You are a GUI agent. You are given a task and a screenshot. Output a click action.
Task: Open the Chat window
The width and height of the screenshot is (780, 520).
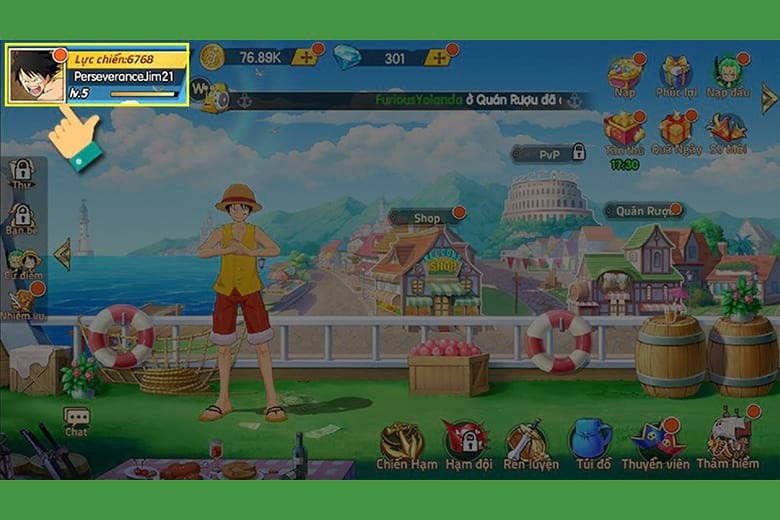(76, 423)
